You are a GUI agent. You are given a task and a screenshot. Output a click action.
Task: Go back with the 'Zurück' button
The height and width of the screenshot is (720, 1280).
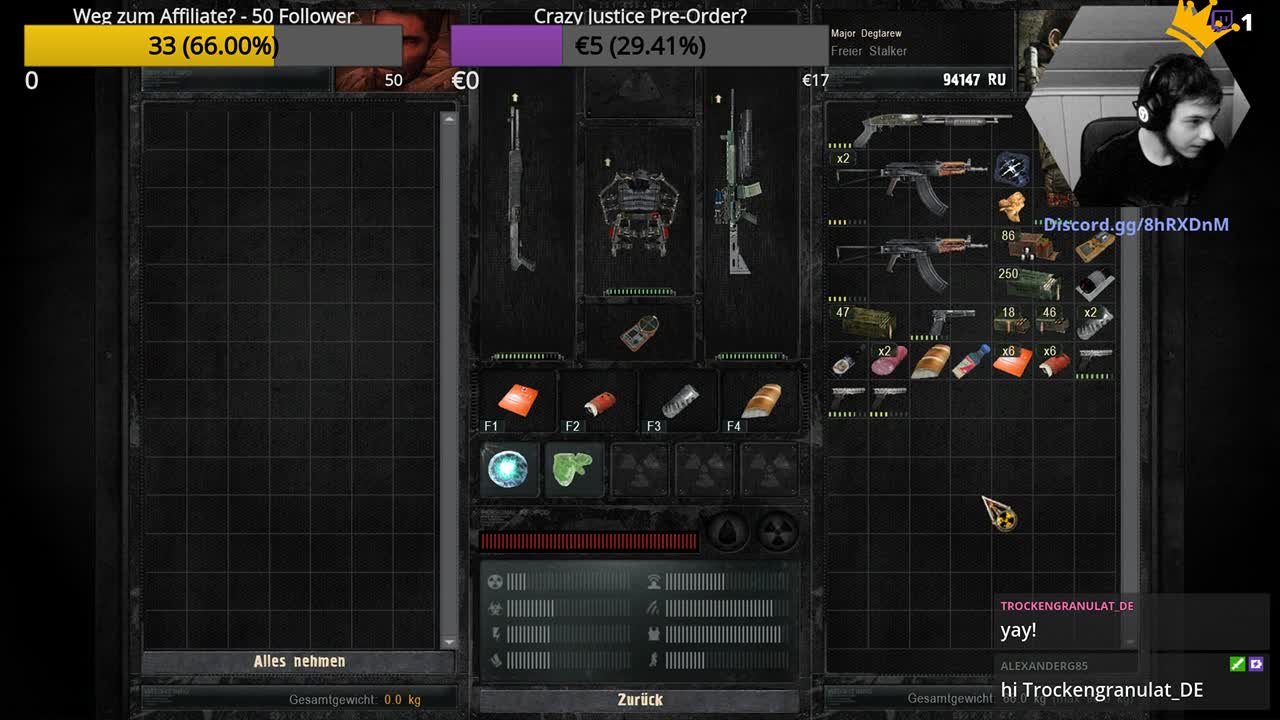click(x=640, y=699)
